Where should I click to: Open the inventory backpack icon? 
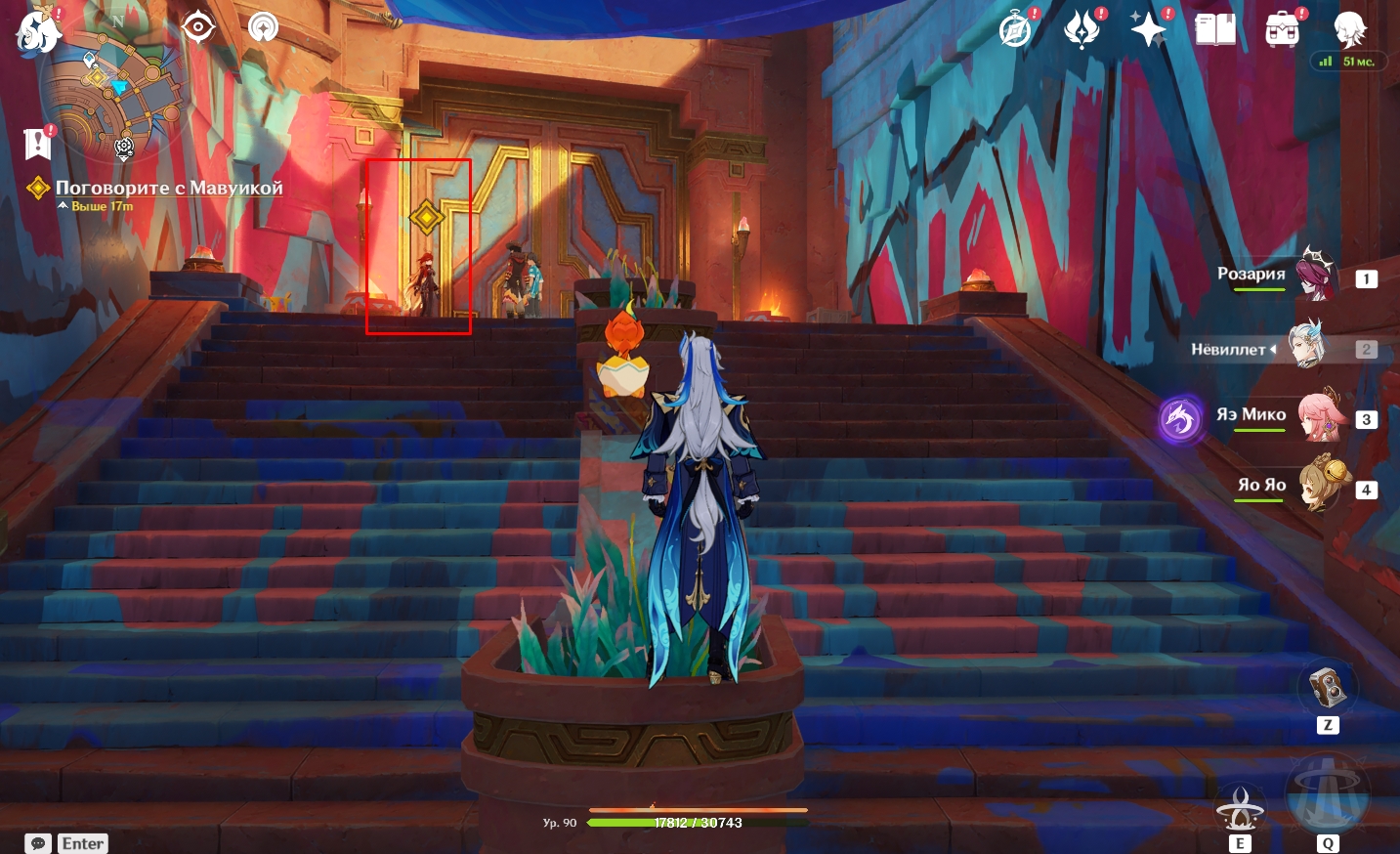click(1282, 30)
